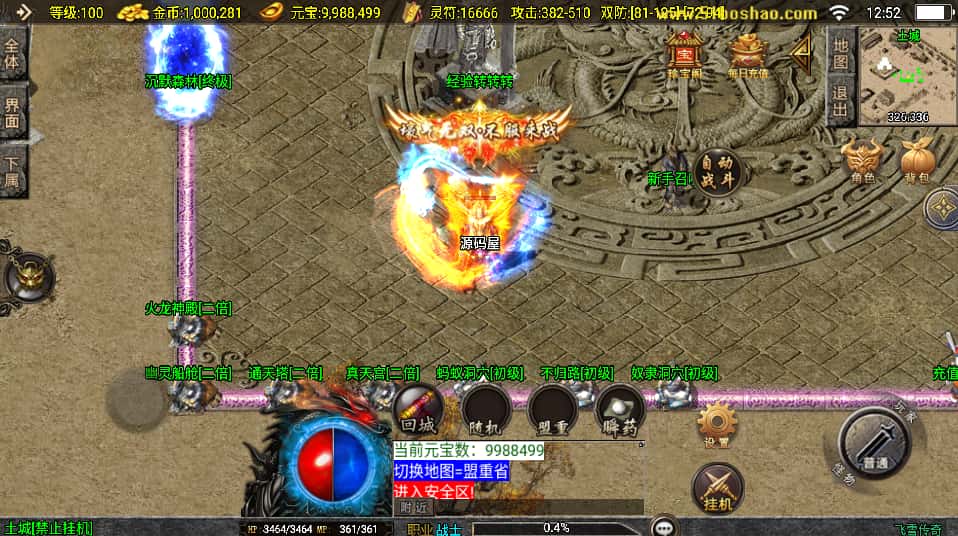Image resolution: width=958 pixels, height=536 pixels.
Task: Open the chat speech bubble
Action: click(x=663, y=526)
